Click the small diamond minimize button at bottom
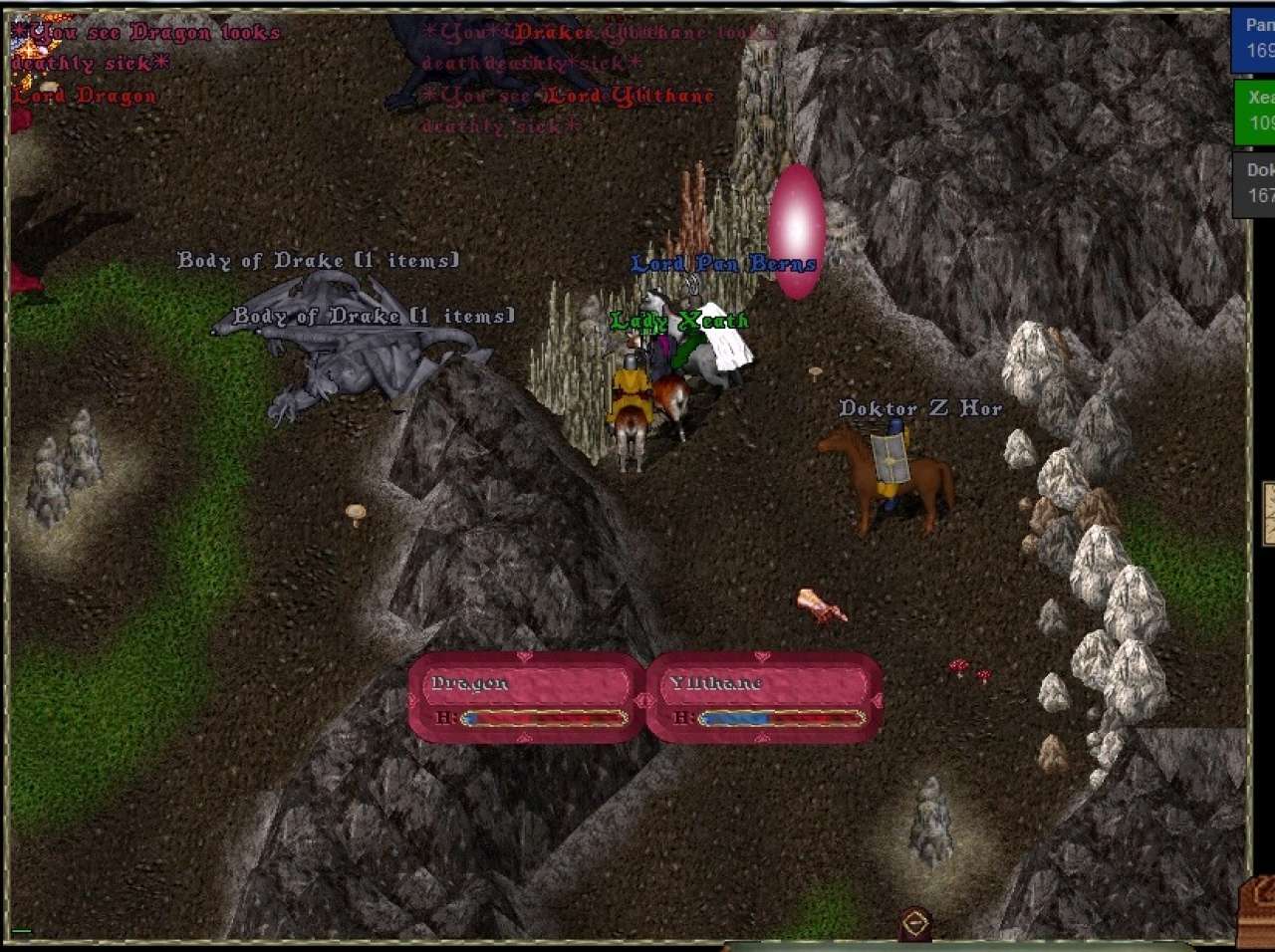1275x952 pixels. 915,923
